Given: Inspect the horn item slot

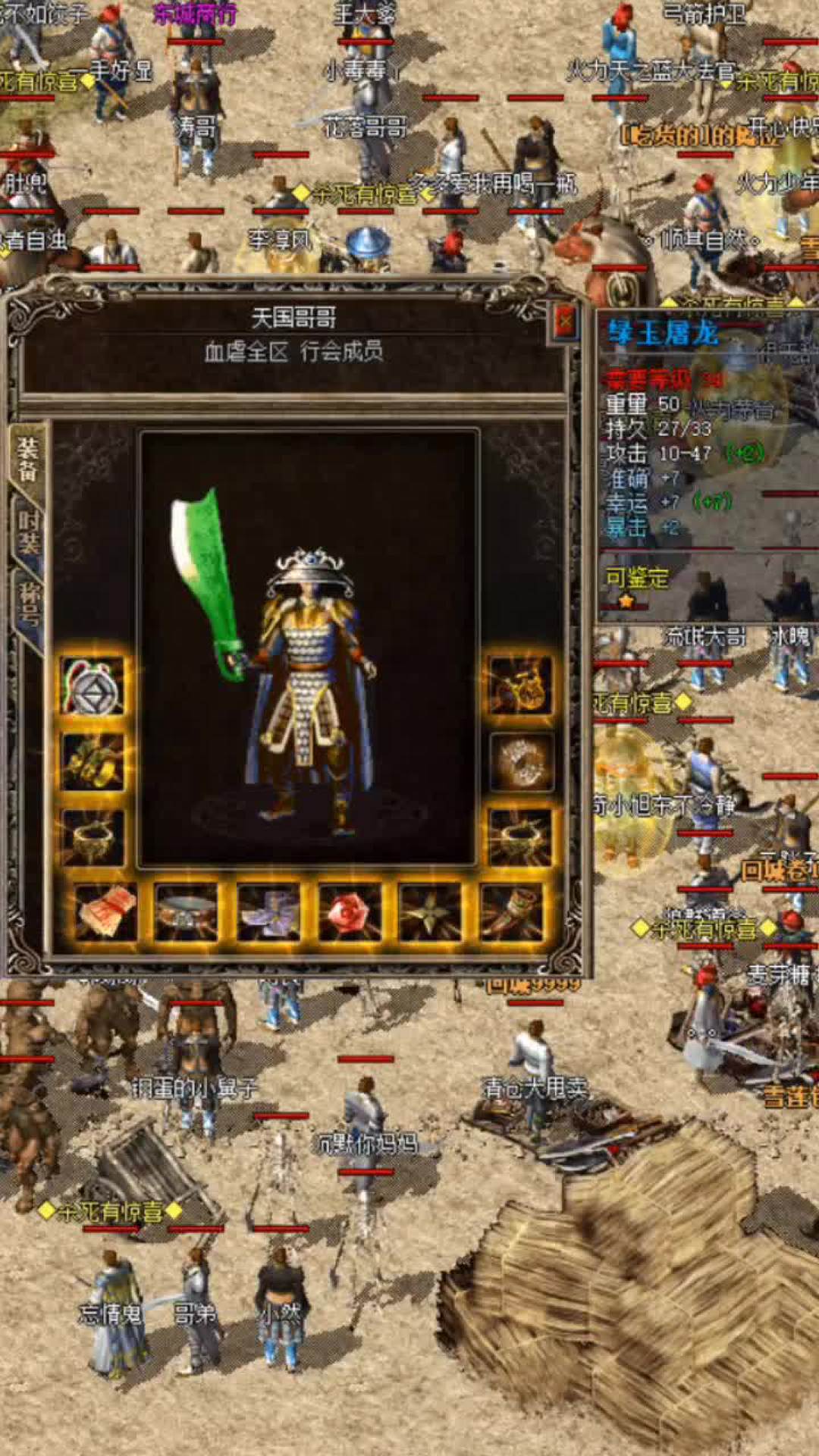Looking at the screenshot, I should [512, 912].
